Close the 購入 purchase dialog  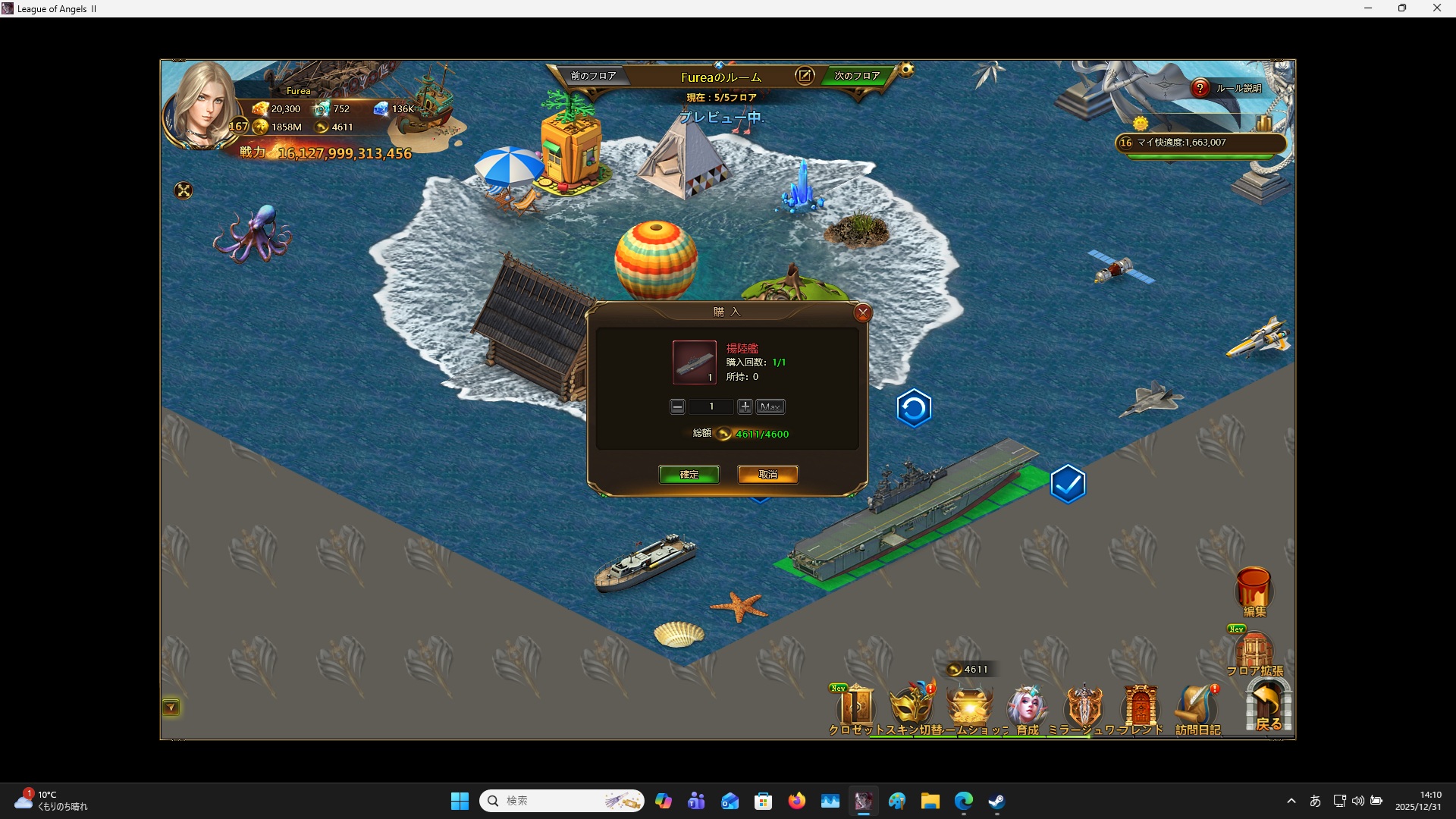(862, 312)
